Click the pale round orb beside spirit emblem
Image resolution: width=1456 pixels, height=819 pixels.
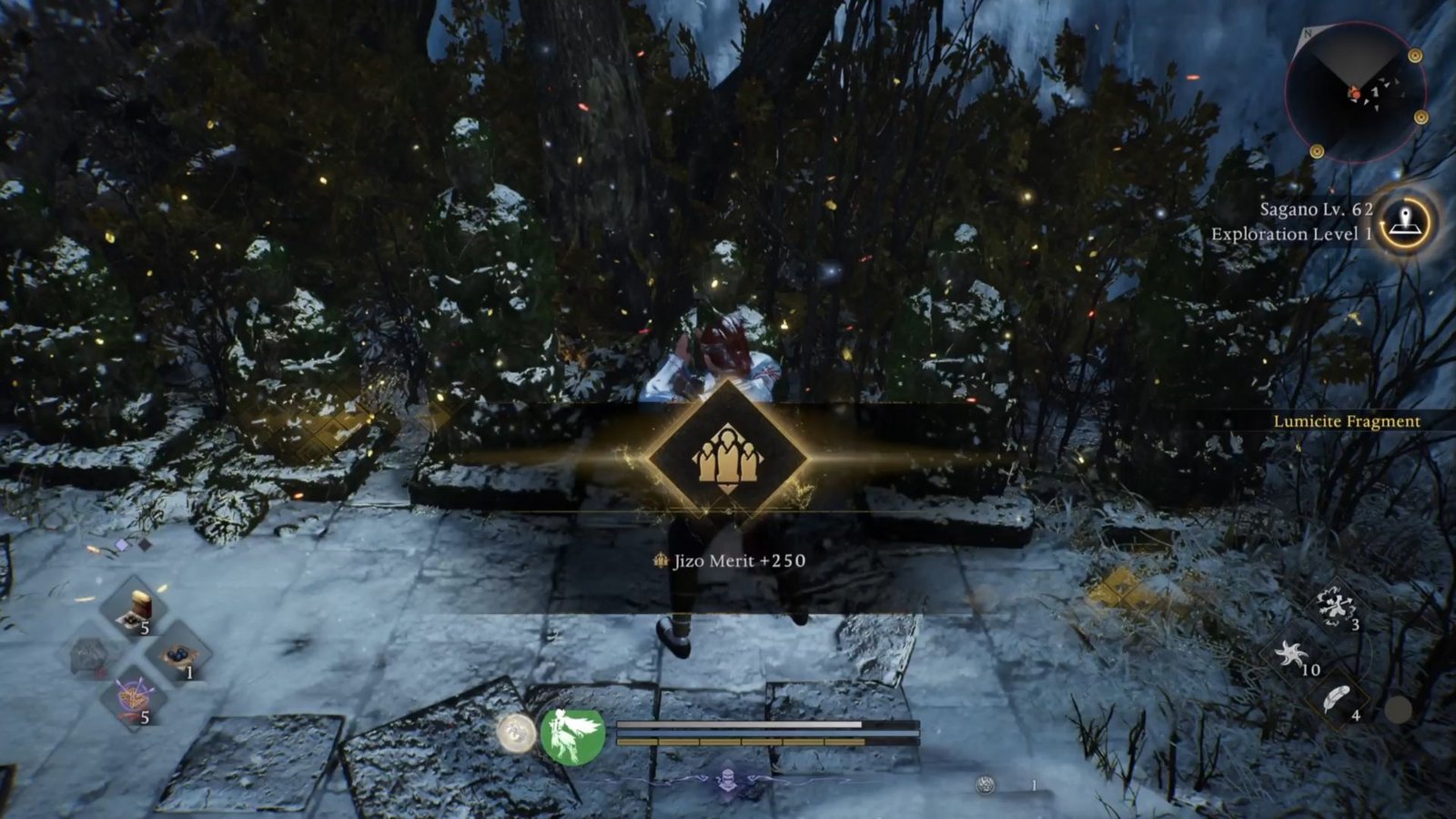(516, 733)
